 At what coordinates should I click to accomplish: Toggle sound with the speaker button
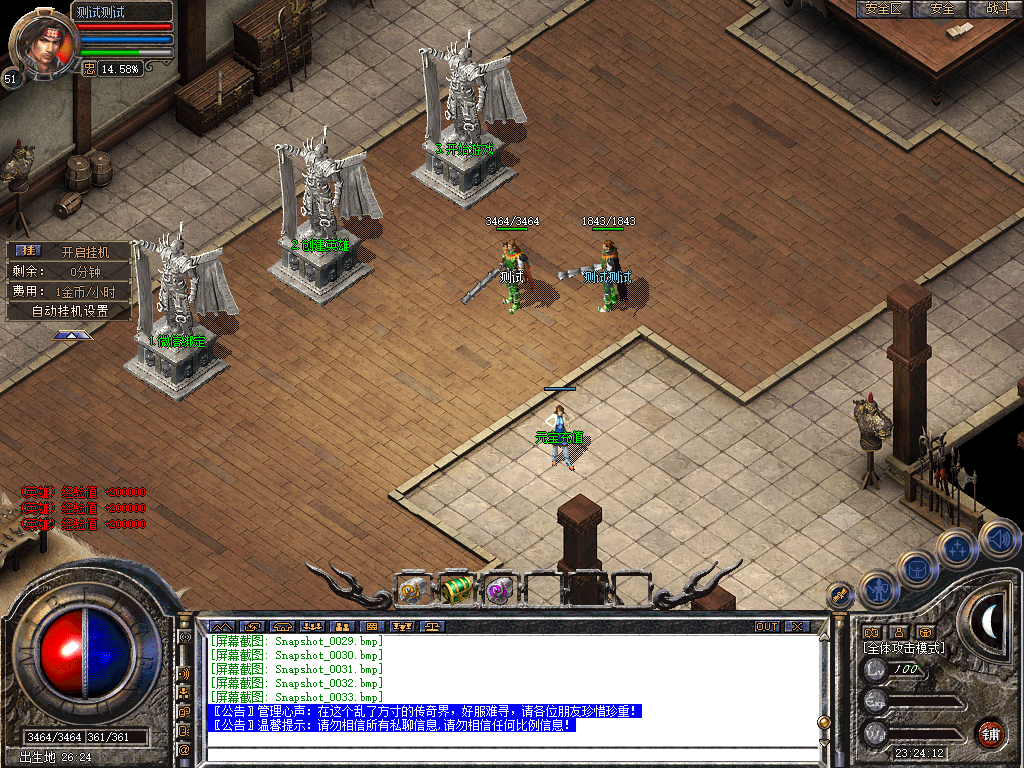(x=998, y=538)
